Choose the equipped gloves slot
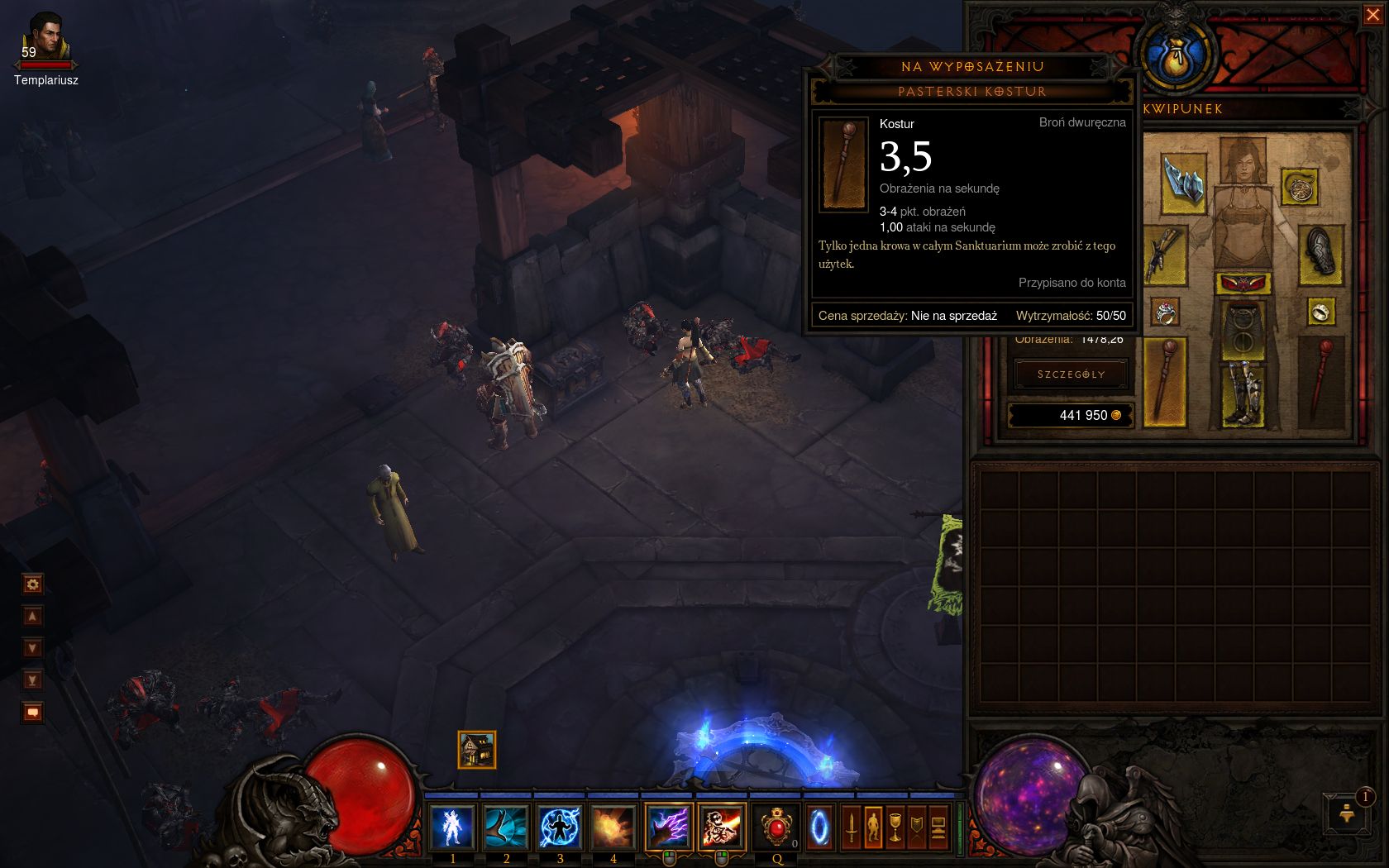 (x=1165, y=253)
